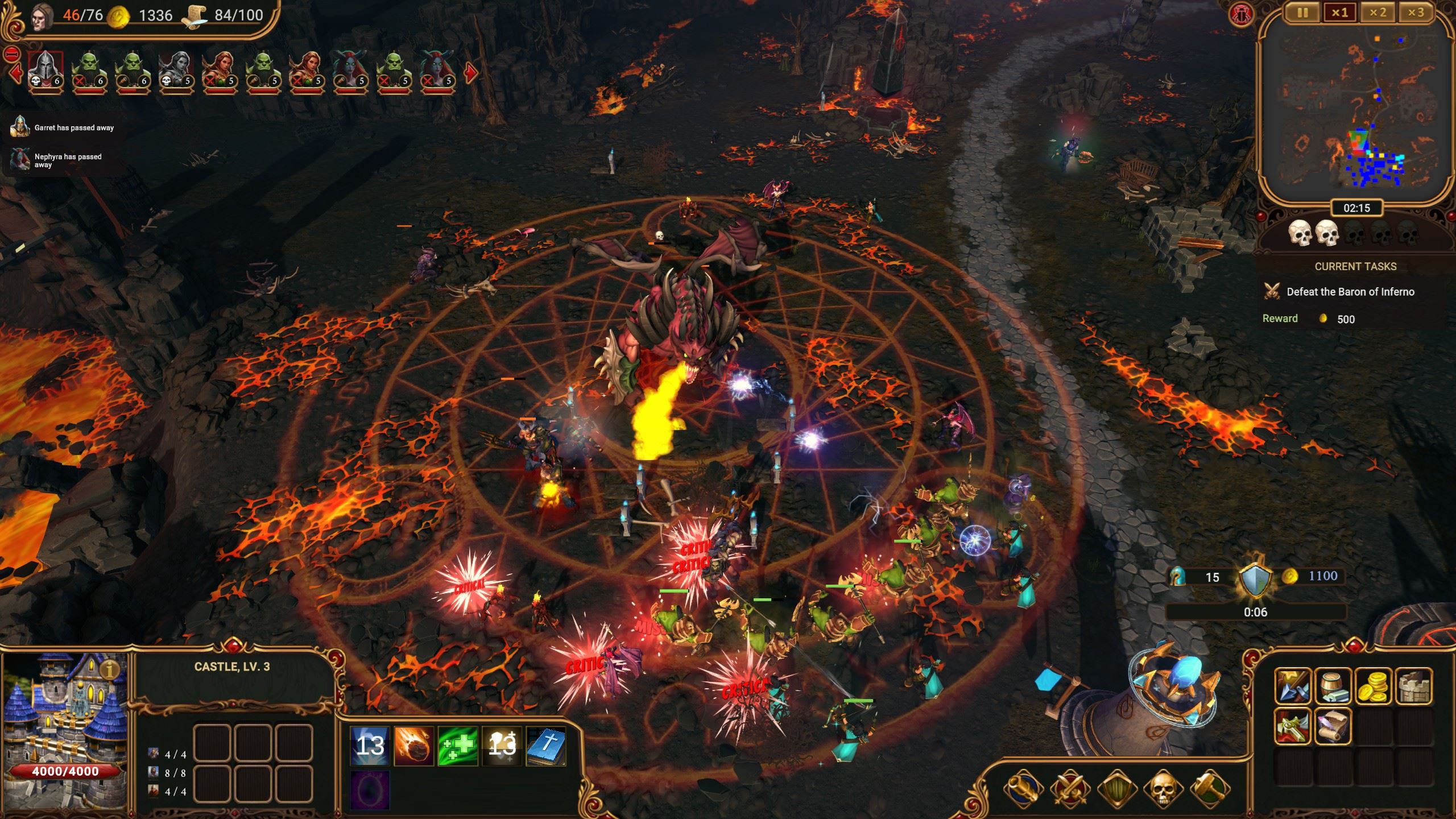Image resolution: width=1456 pixels, height=819 pixels.
Task: Cast the meteor fireball spell
Action: (x=413, y=746)
